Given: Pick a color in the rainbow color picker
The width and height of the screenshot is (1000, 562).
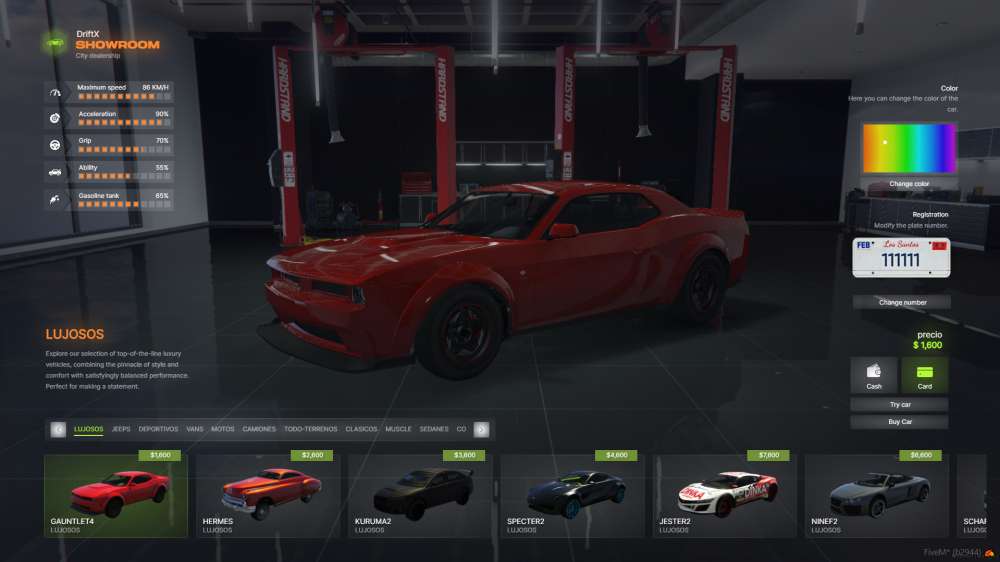Looking at the screenshot, I should (x=909, y=148).
